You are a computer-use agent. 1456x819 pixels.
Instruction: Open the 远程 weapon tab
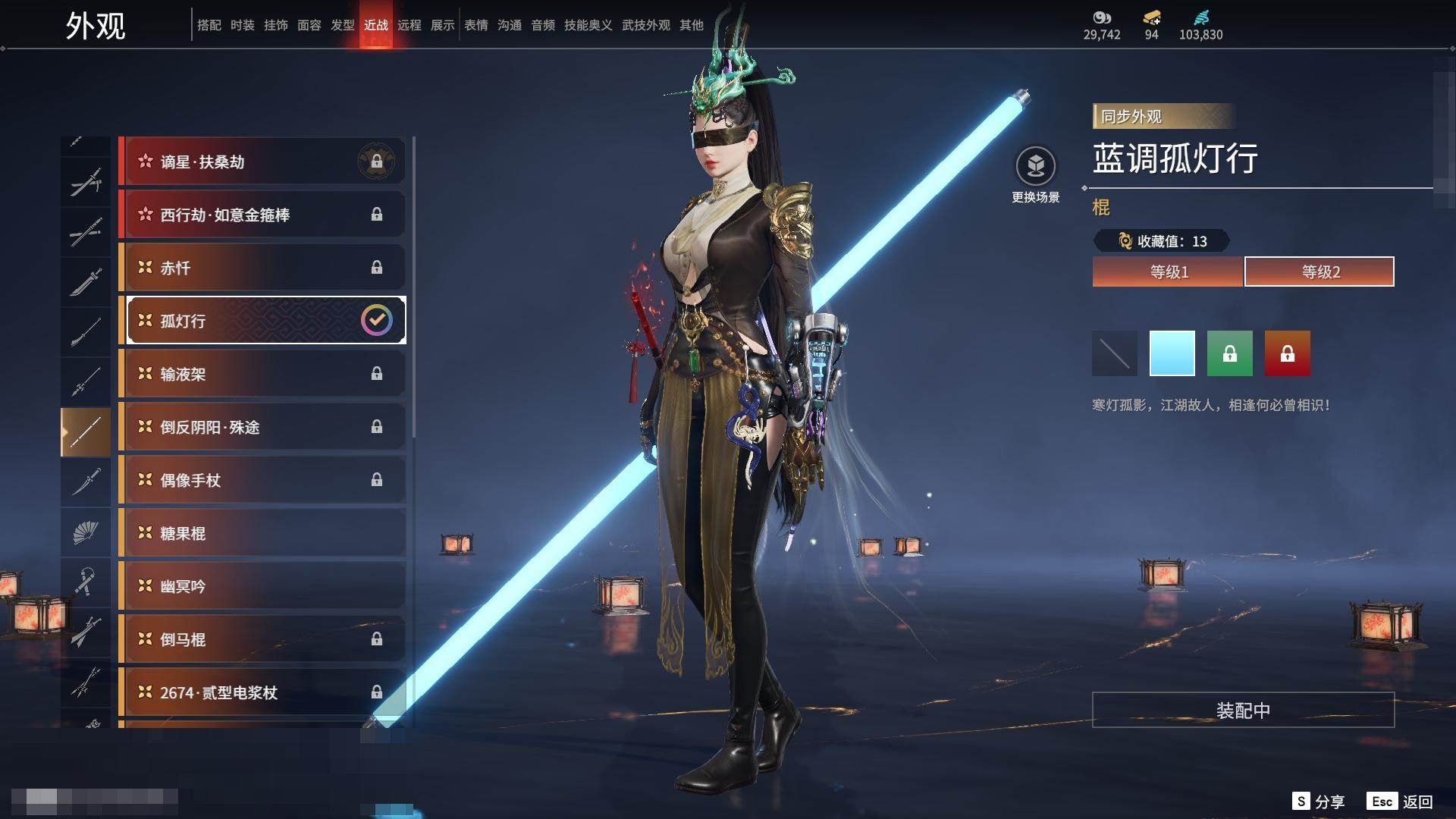coord(409,25)
